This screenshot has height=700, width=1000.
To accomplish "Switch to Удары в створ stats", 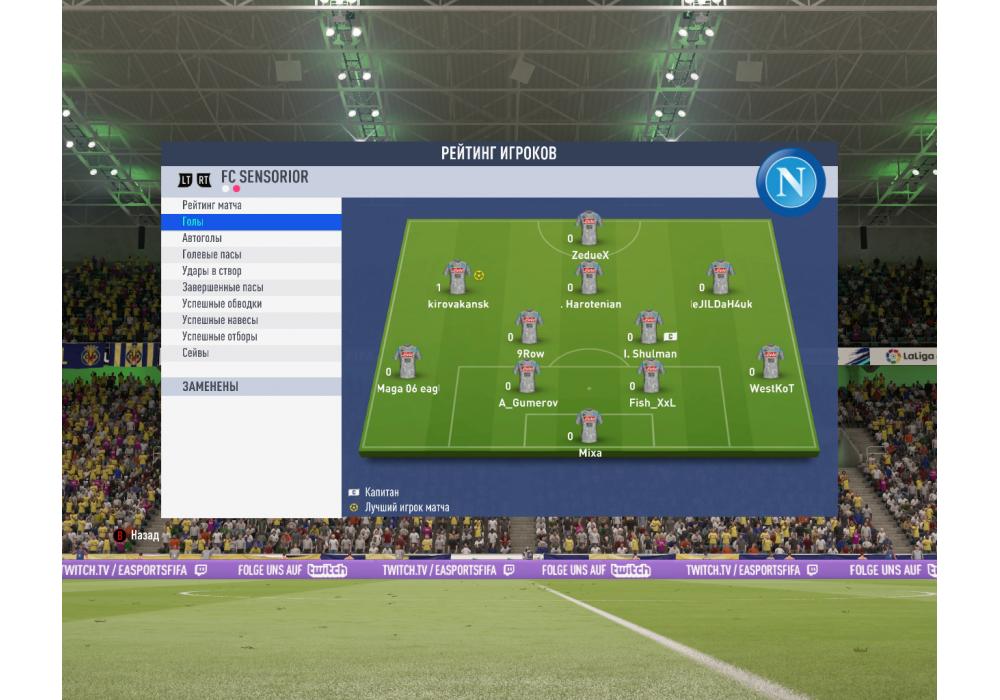I will click(x=250, y=271).
